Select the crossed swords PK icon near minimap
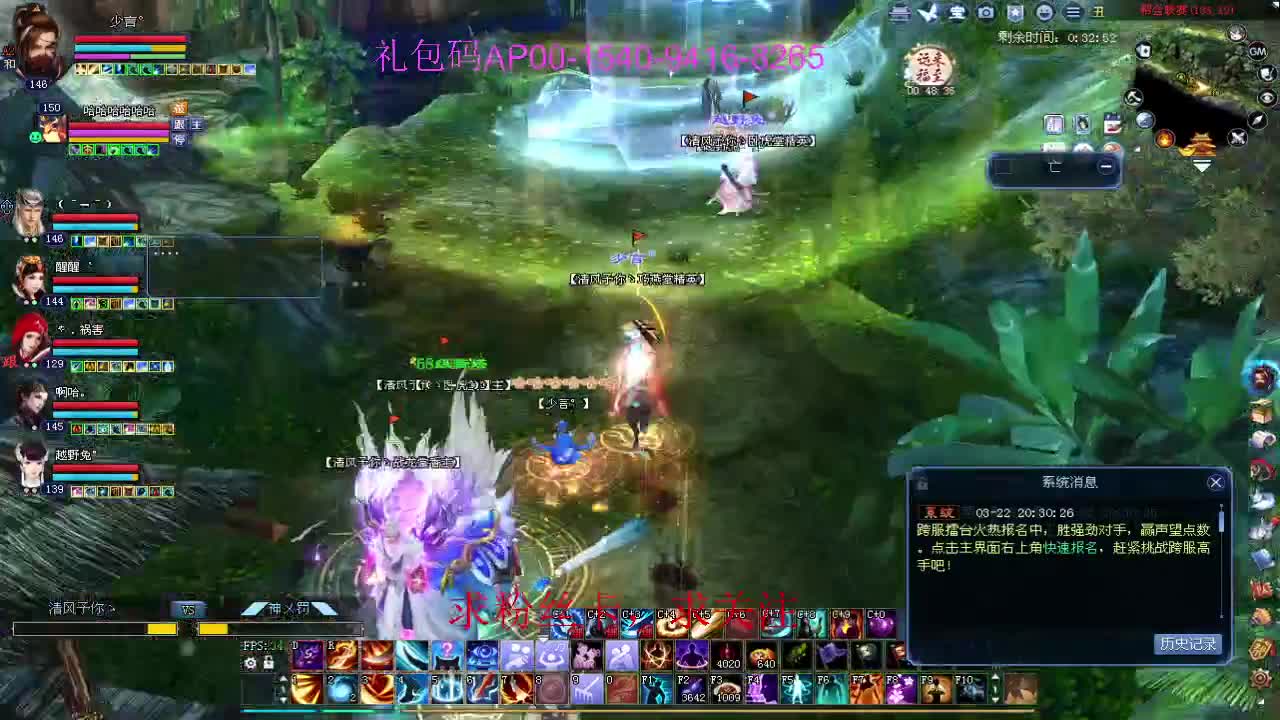 pos(1237,138)
